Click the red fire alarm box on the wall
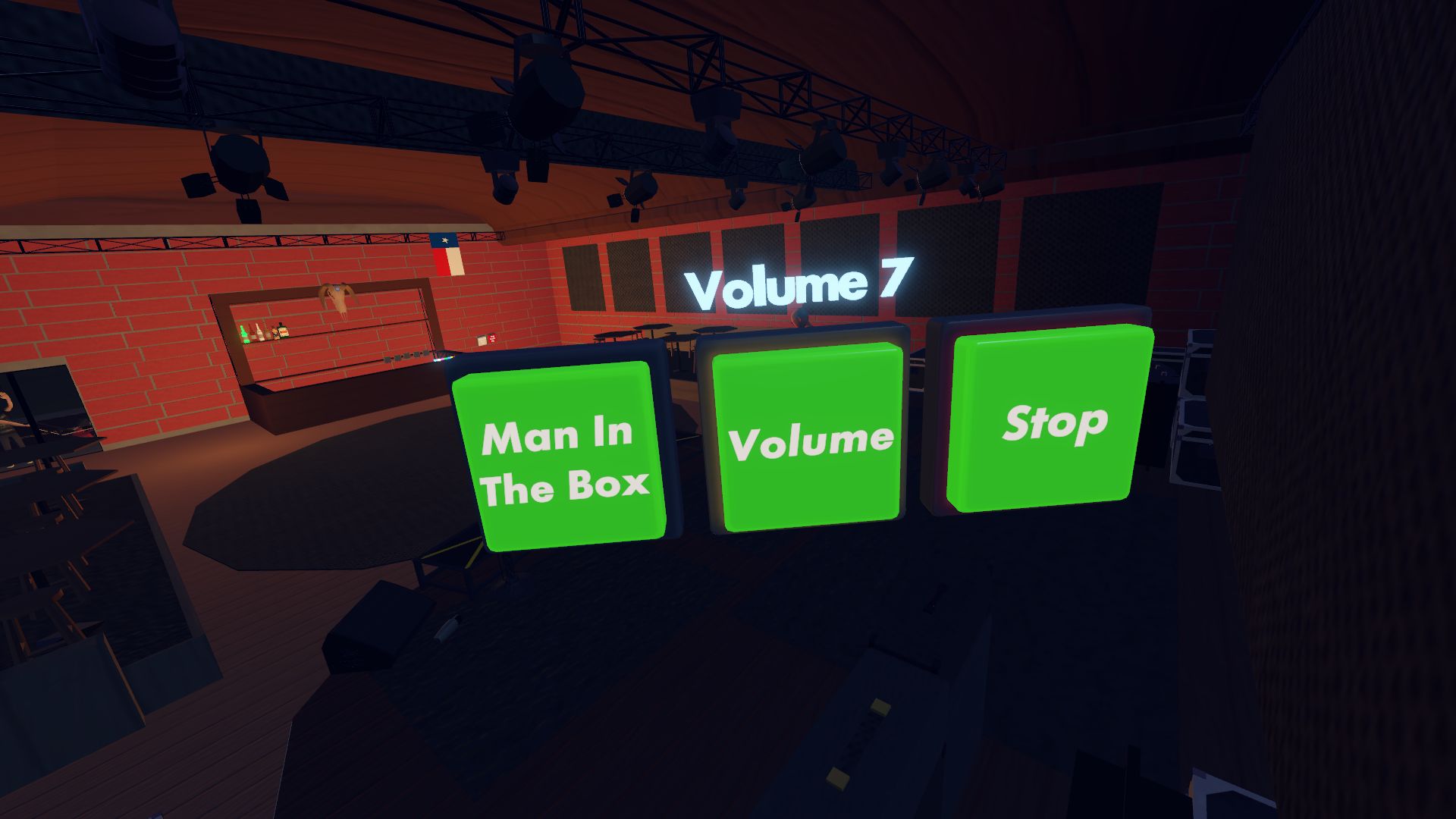The image size is (1456, 819). point(493,337)
